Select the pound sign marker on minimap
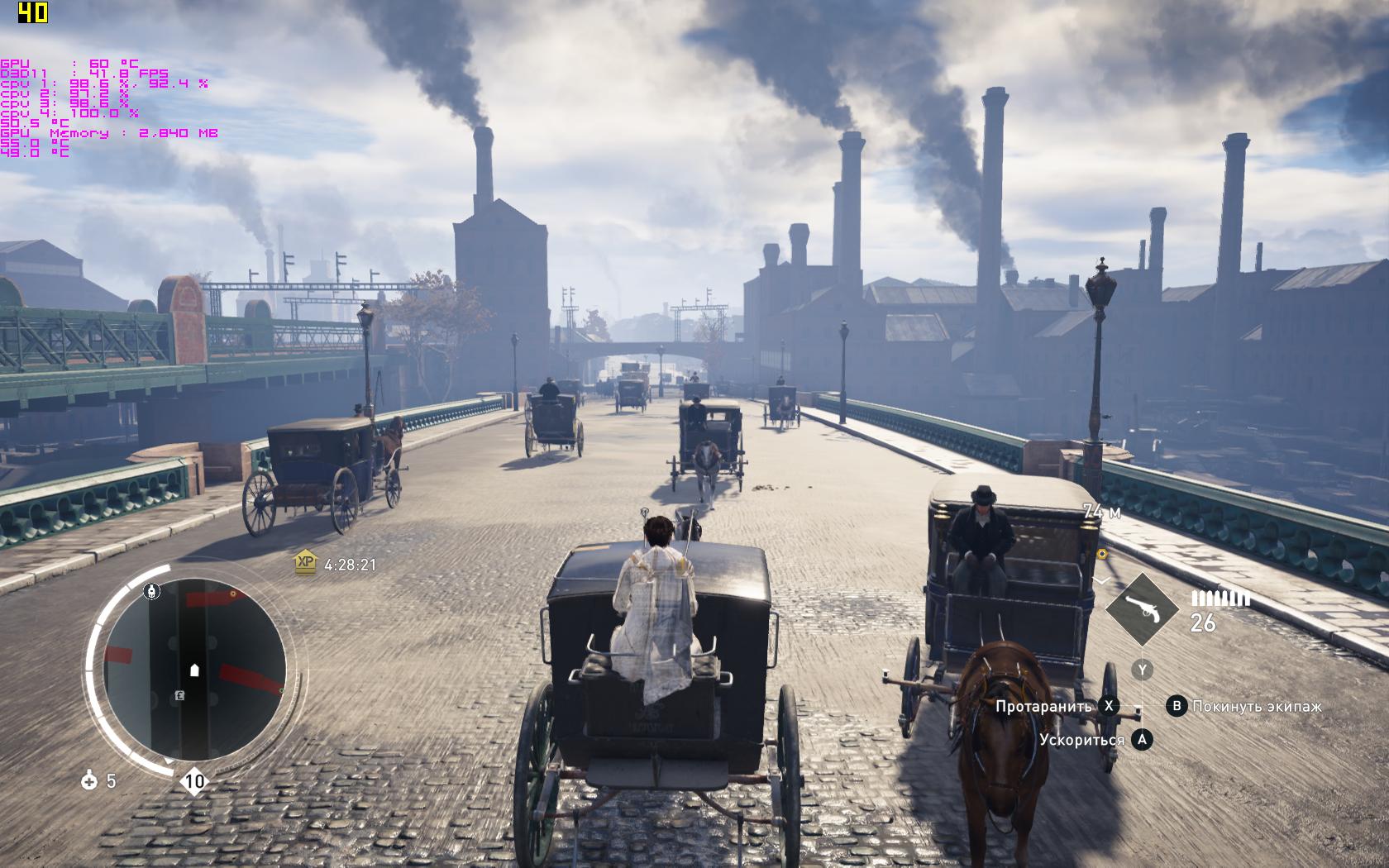The image size is (1389, 868). (x=179, y=696)
